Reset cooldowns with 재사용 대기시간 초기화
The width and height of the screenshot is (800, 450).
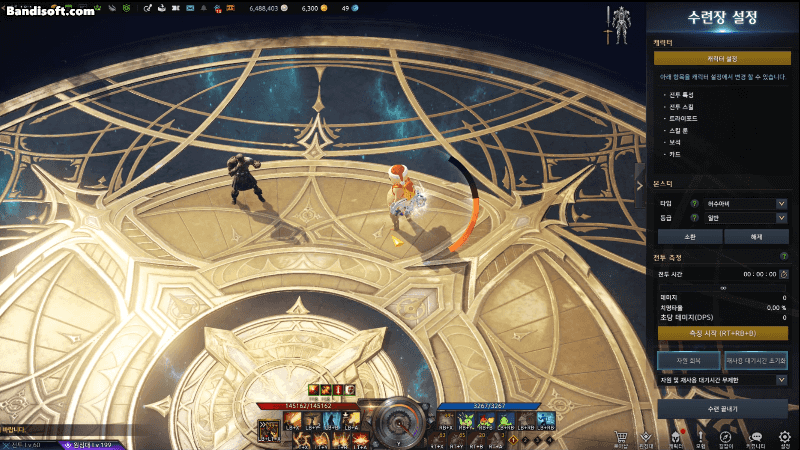pos(756,359)
